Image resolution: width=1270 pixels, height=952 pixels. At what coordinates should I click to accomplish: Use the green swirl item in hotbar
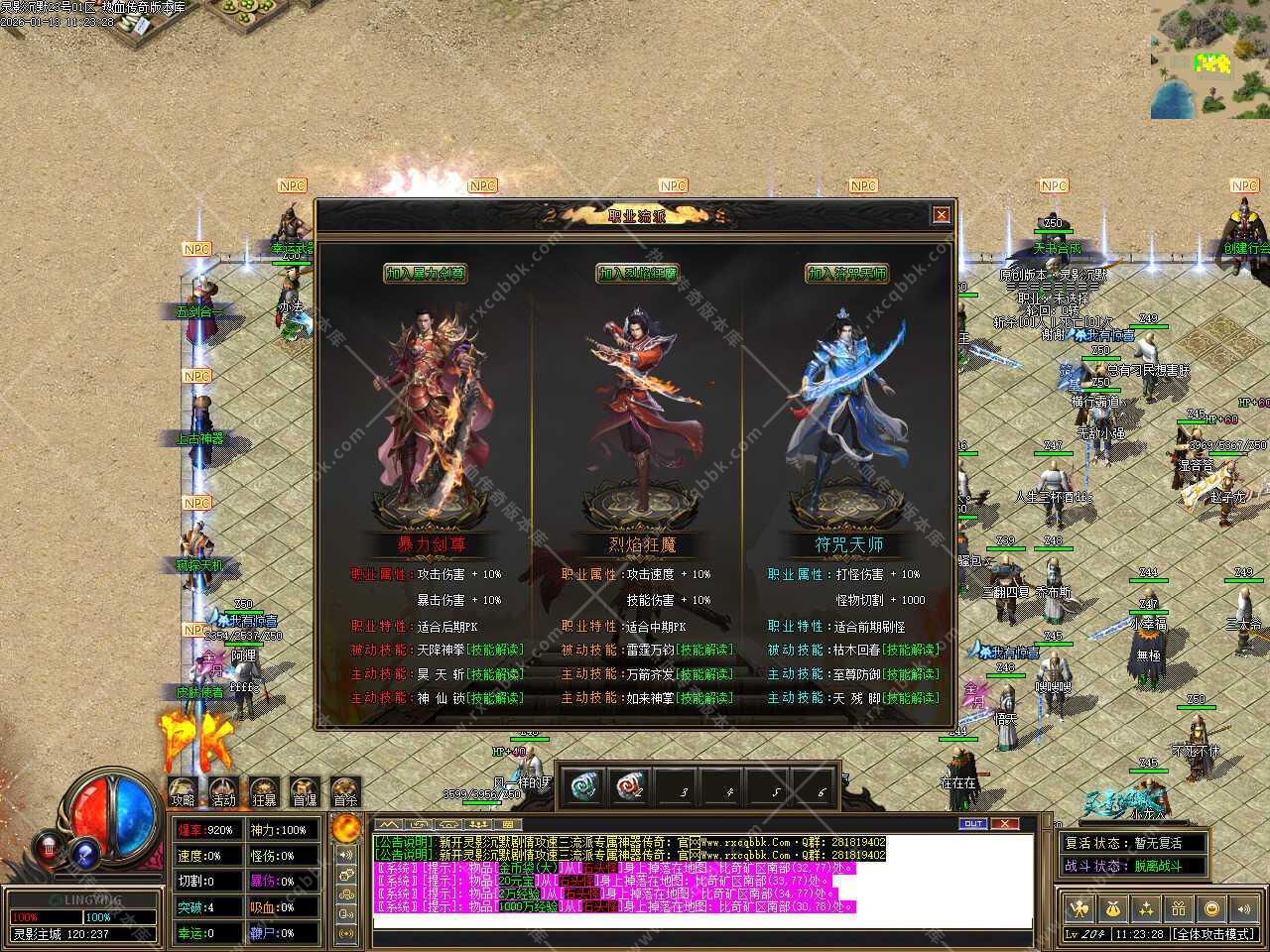point(583,787)
